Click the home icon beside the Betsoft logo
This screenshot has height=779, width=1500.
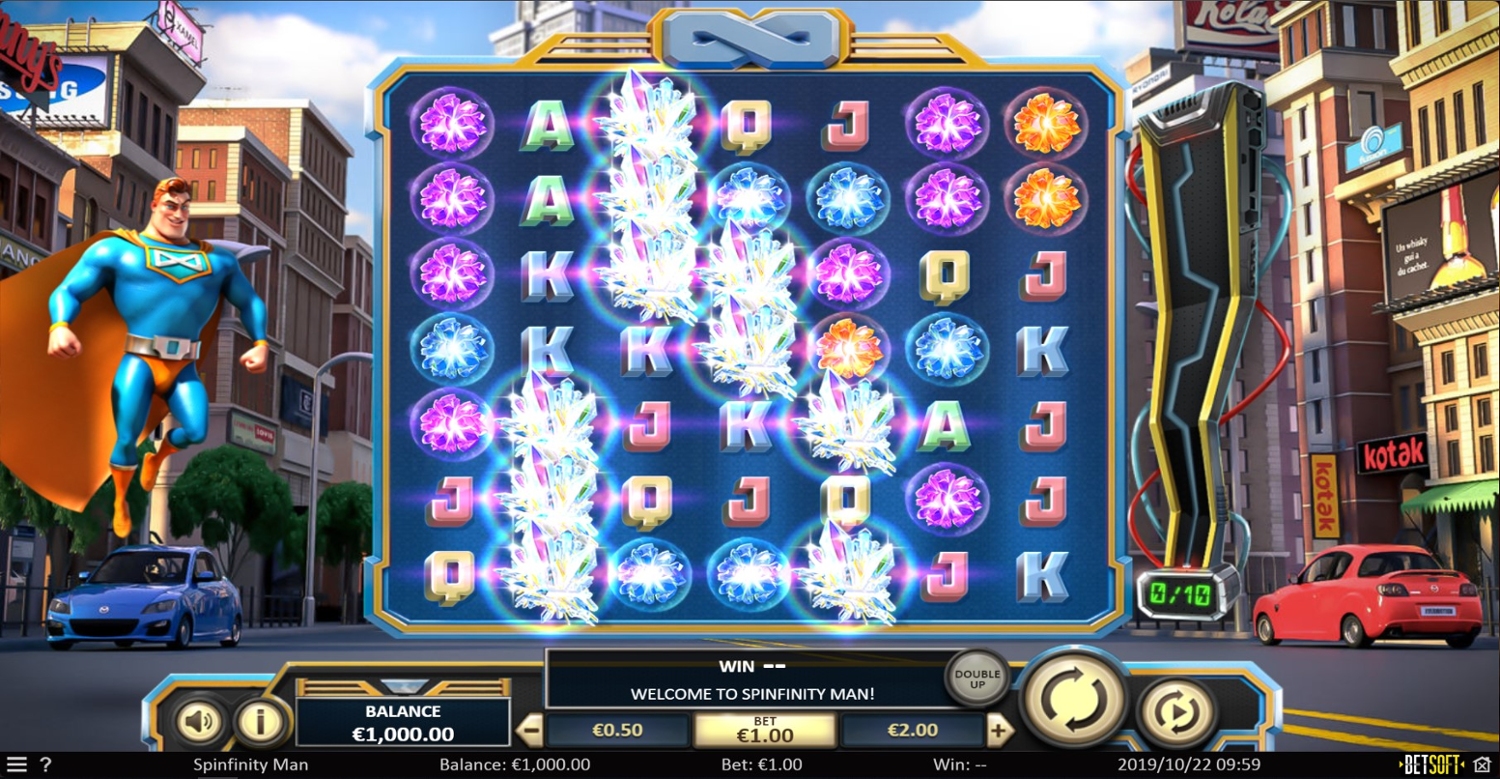pos(1481,766)
